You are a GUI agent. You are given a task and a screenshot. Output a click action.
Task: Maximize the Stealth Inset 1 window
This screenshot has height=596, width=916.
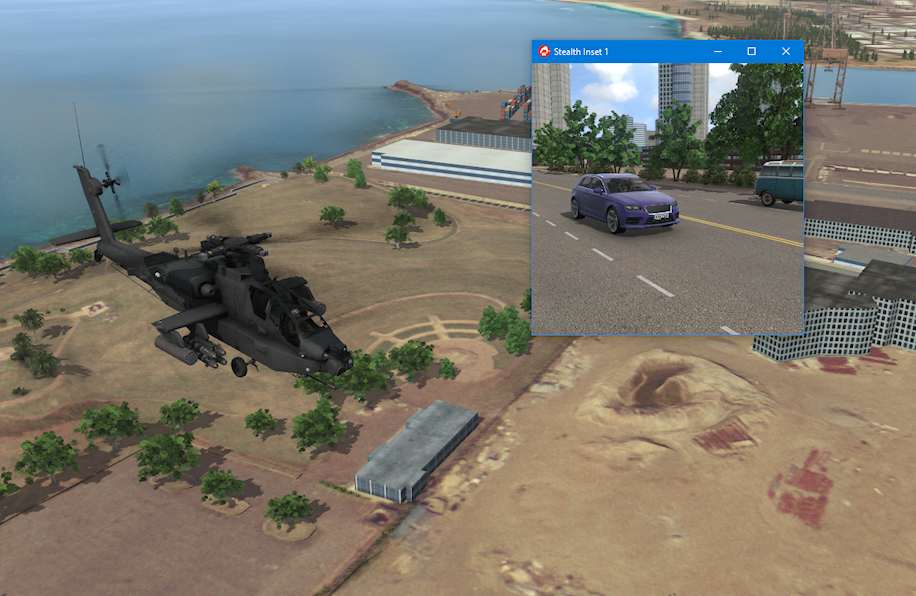pyautogui.click(x=752, y=51)
